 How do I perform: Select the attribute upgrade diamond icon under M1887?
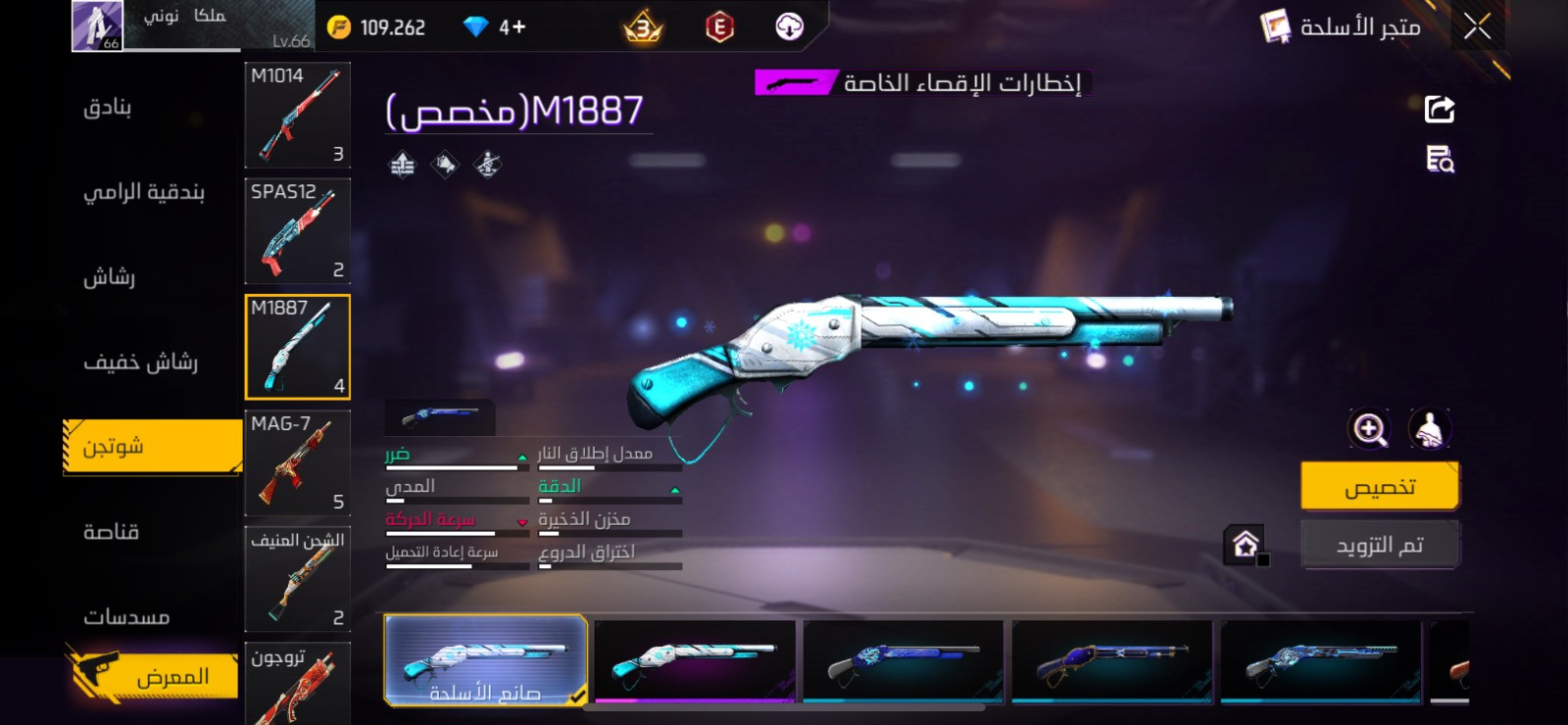click(x=402, y=163)
